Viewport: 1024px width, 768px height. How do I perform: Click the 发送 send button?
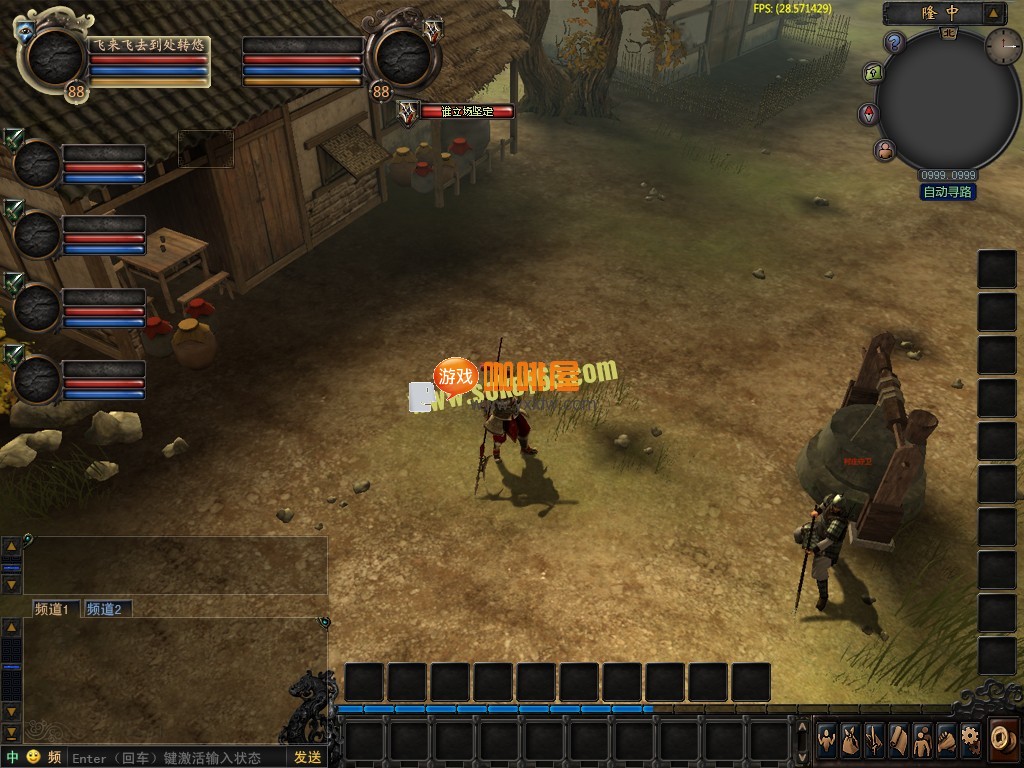click(307, 757)
